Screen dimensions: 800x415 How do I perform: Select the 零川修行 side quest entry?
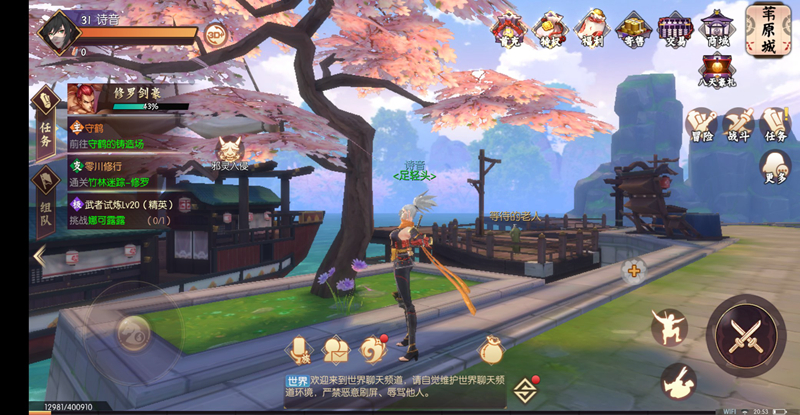point(125,173)
